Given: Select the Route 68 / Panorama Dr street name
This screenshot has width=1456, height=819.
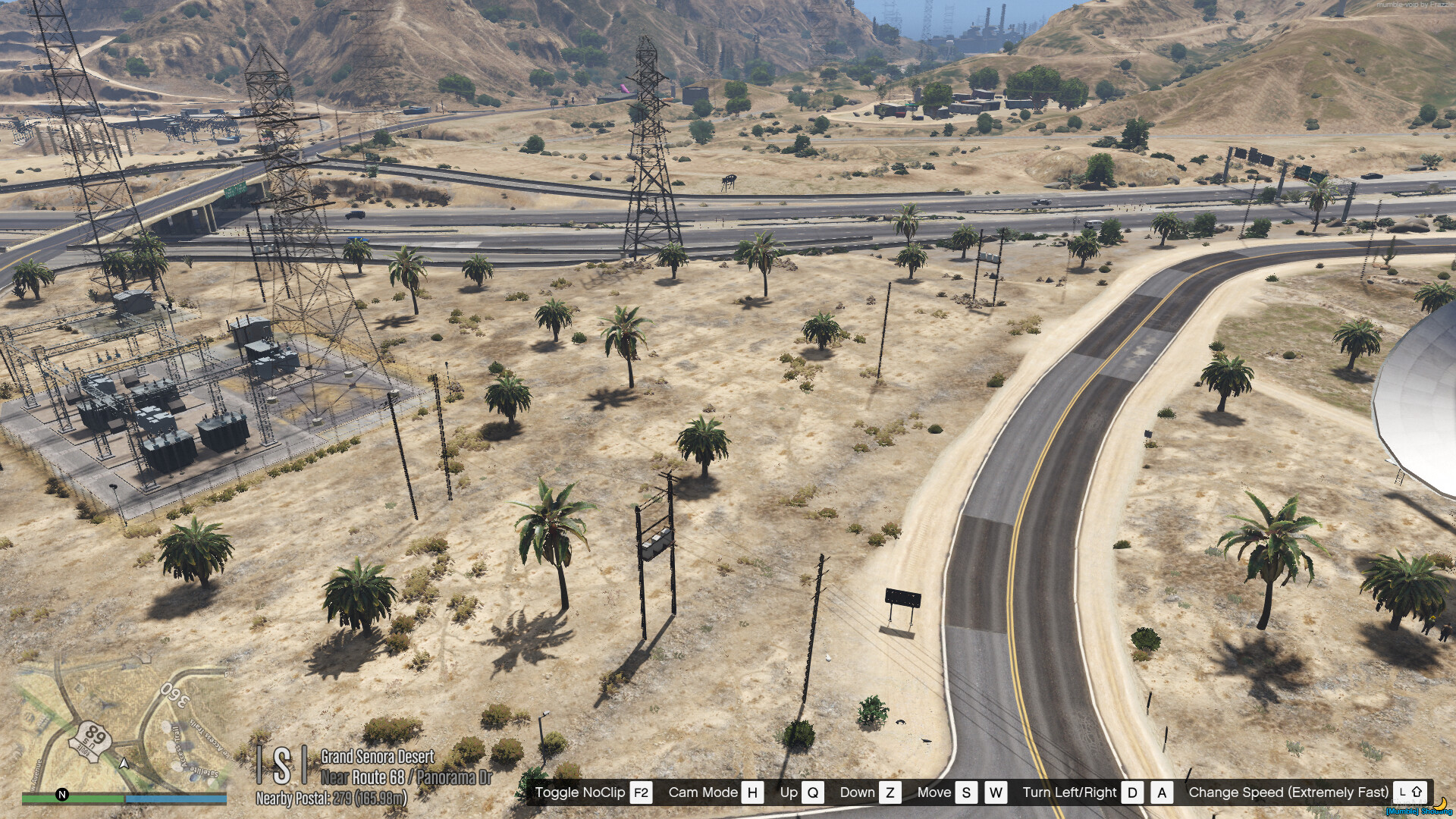Looking at the screenshot, I should 406,776.
